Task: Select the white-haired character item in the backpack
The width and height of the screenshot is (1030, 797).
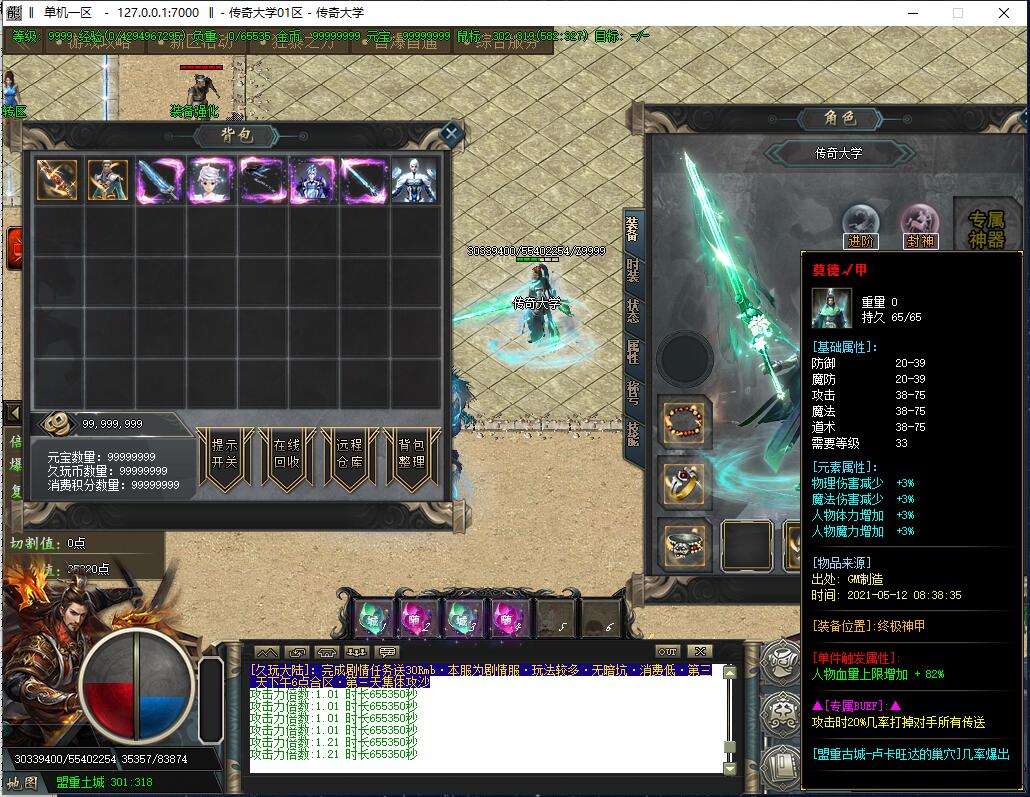Action: pos(211,181)
